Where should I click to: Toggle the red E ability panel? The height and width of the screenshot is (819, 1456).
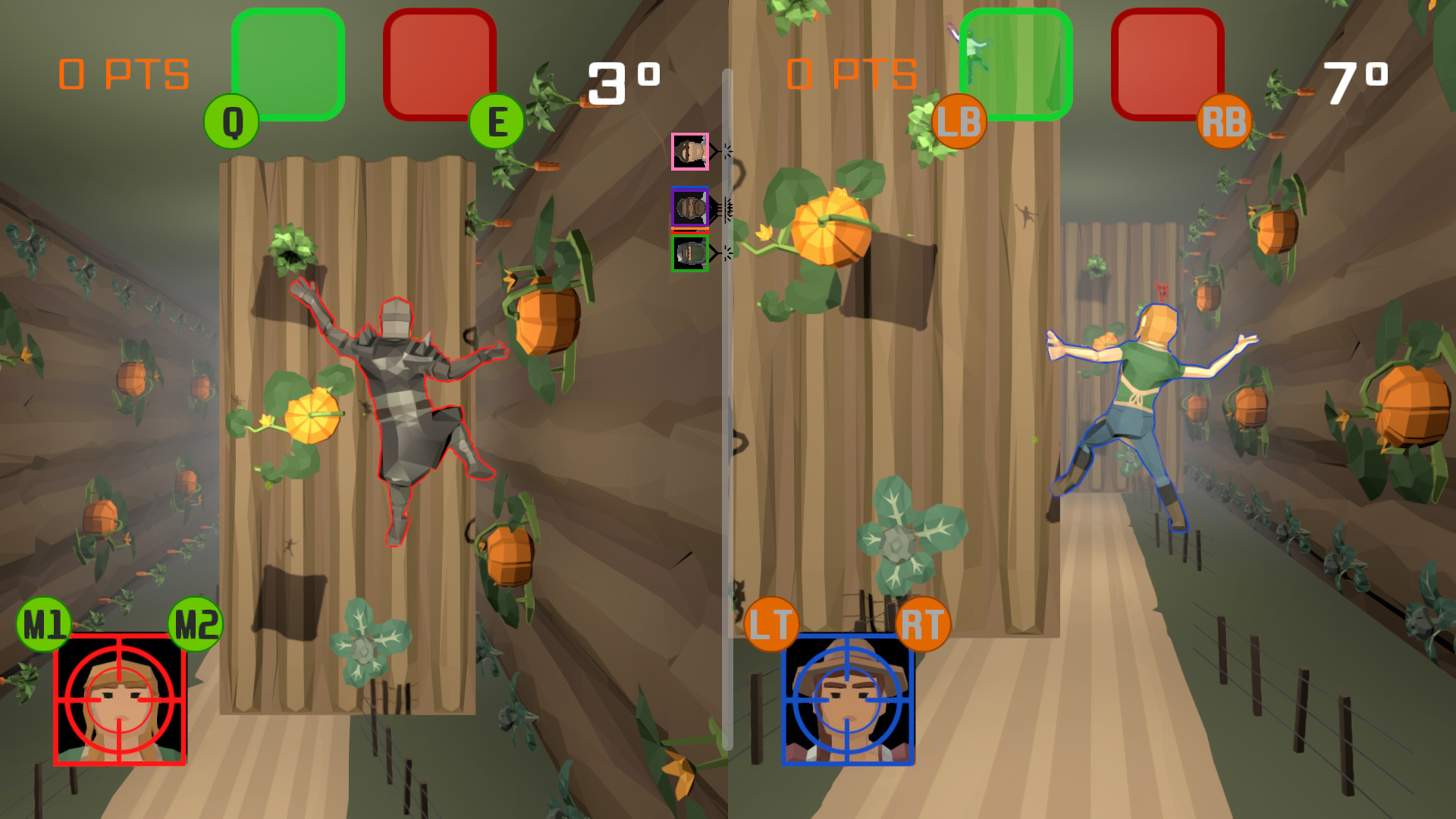441,63
